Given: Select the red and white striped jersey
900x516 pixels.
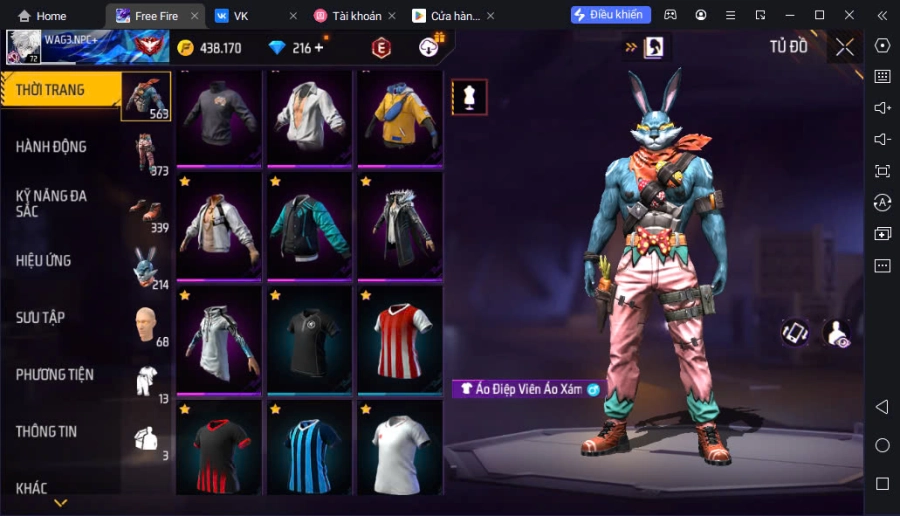Looking at the screenshot, I should pyautogui.click(x=400, y=335).
